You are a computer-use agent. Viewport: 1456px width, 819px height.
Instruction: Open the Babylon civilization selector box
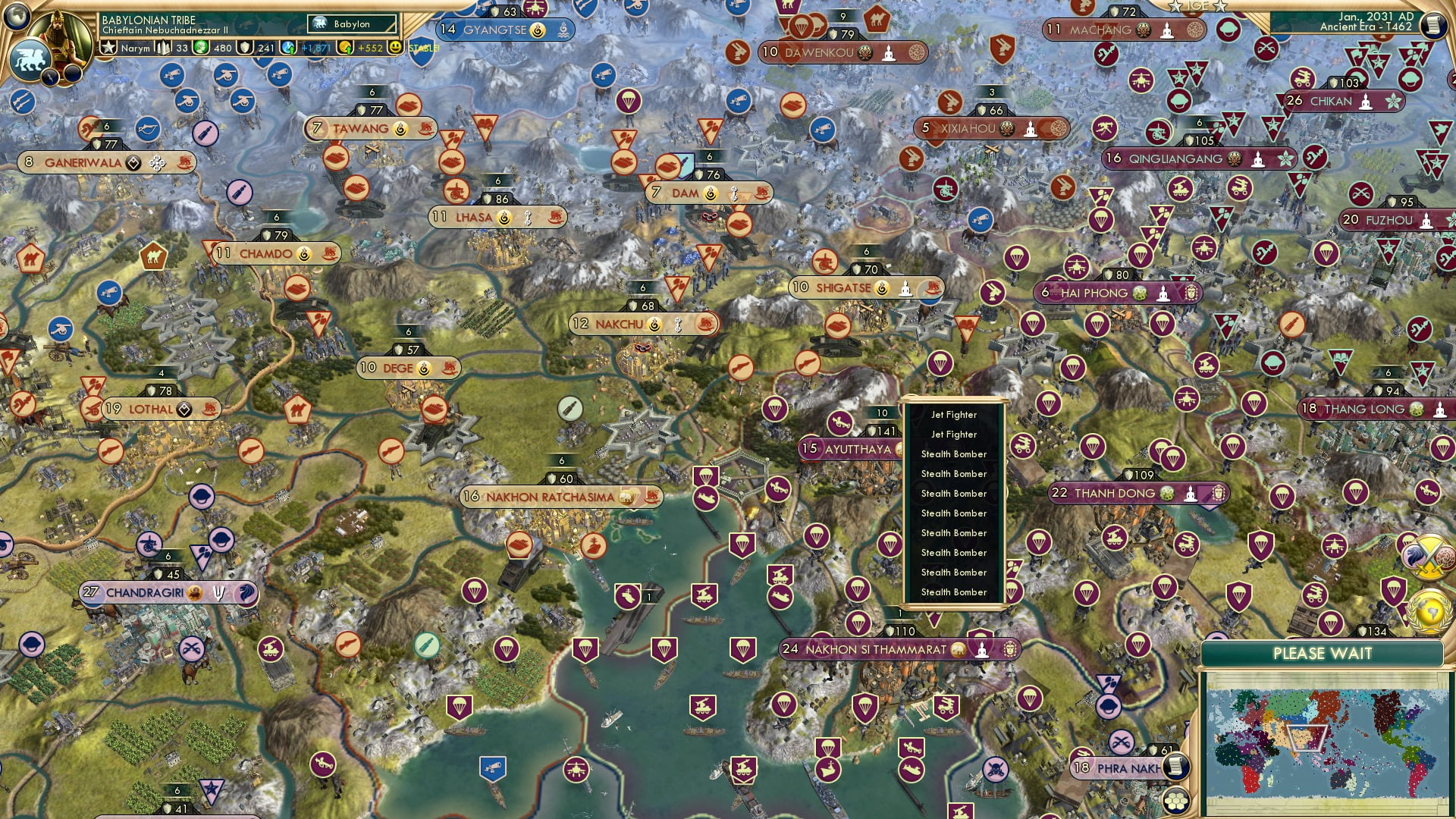351,24
